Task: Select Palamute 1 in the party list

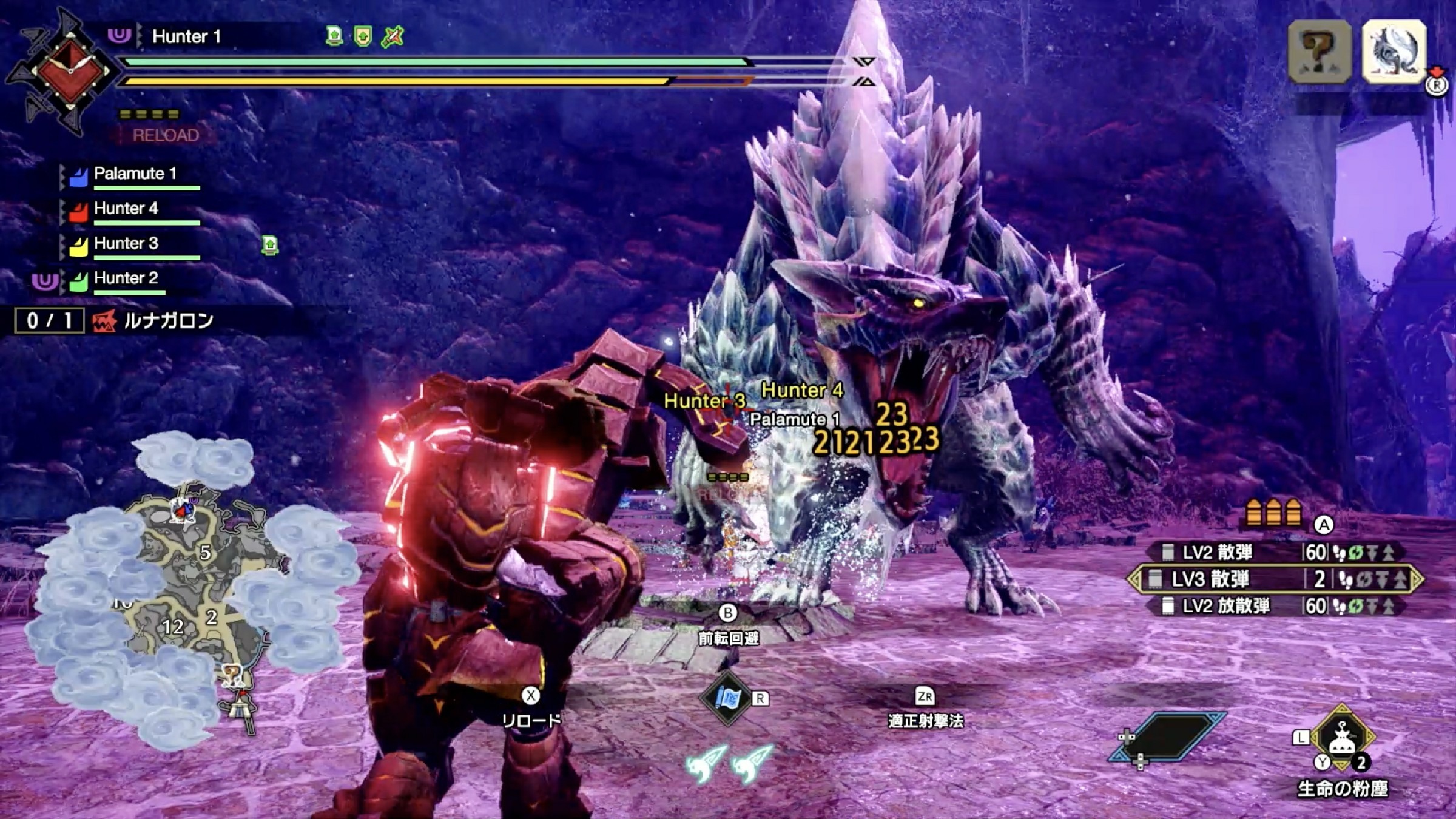Action: tap(135, 174)
